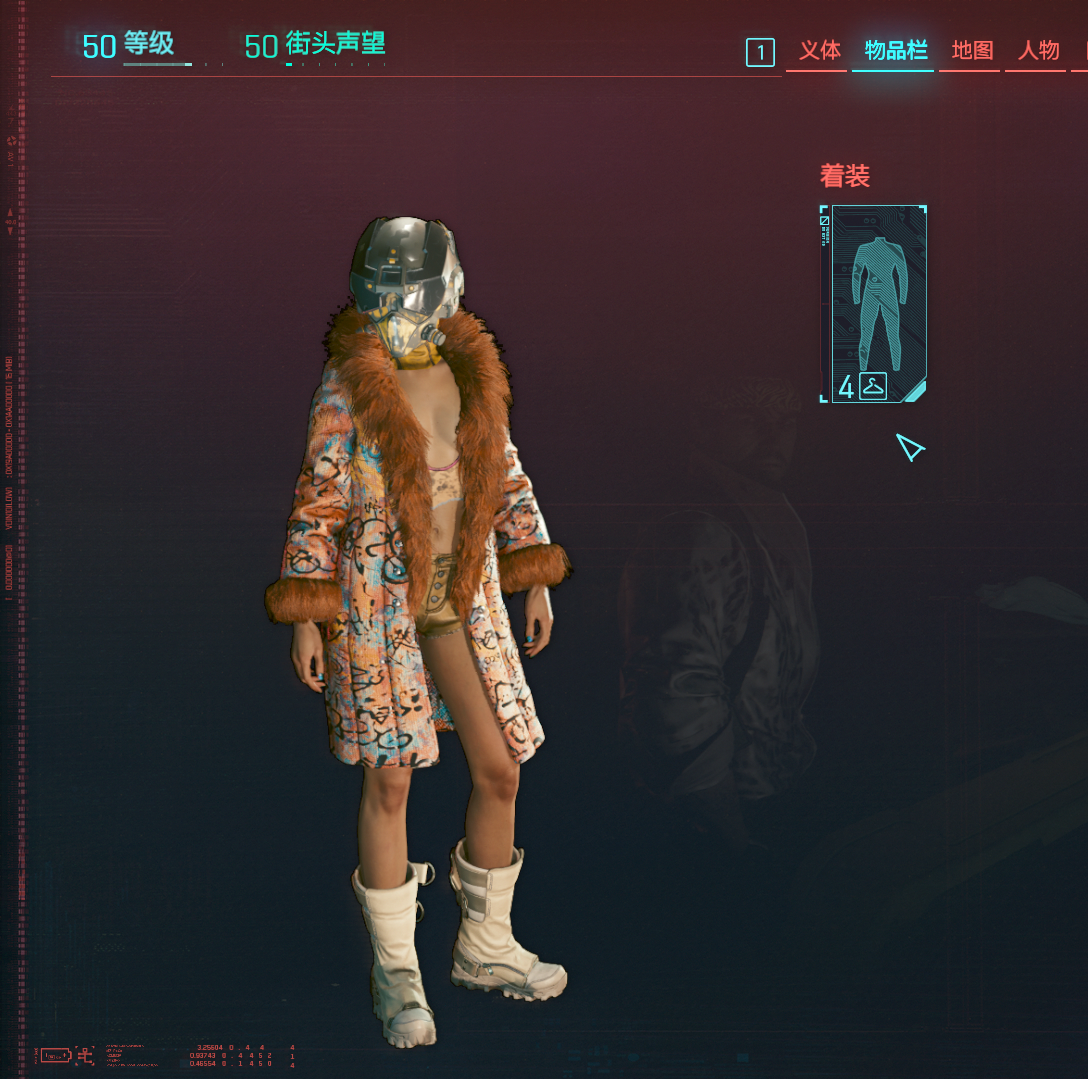
Task: Select the 着装 wardrobe outfit slot
Action: (x=876, y=304)
